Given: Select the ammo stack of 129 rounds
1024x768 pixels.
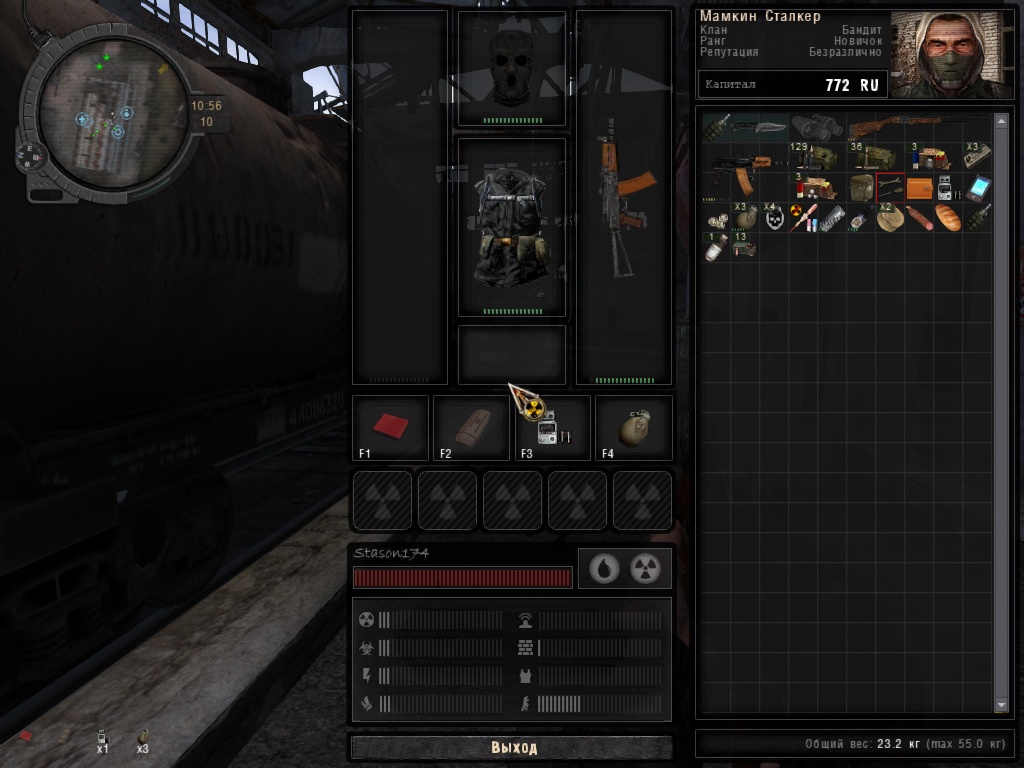Looking at the screenshot, I should coord(817,157).
